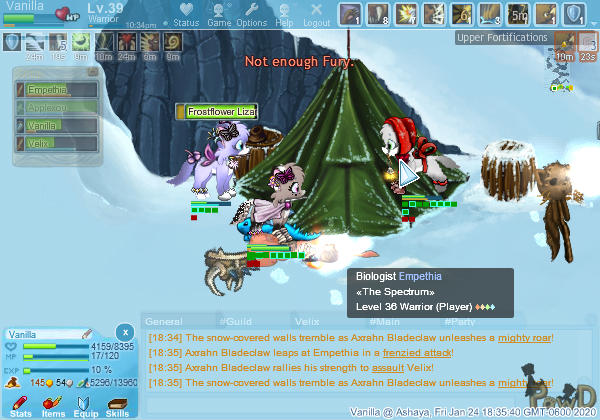Follow the 'mighty roar' link in chat
The height and width of the screenshot is (420, 600).
pos(527,338)
